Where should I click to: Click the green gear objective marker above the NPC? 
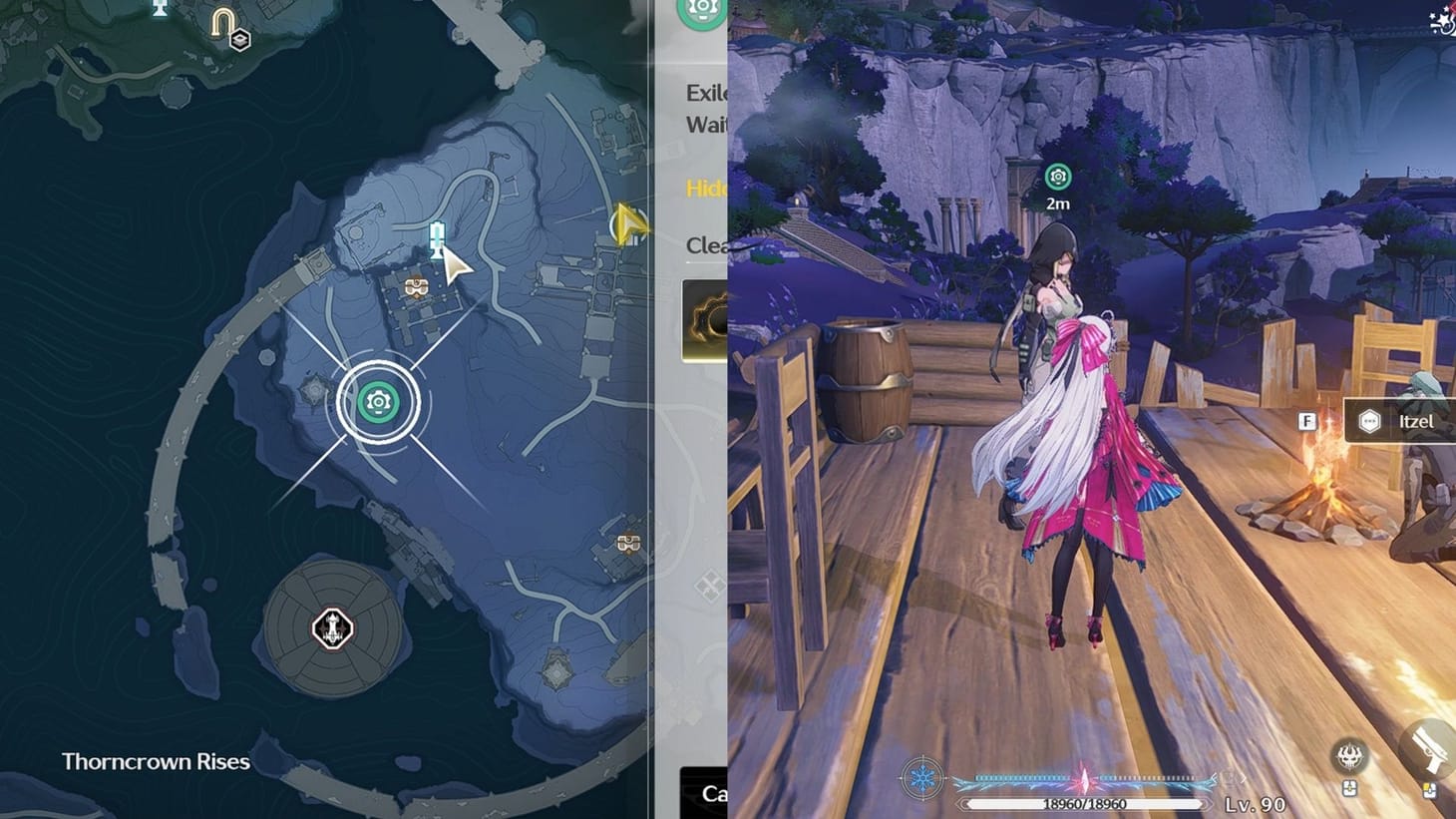[1057, 176]
